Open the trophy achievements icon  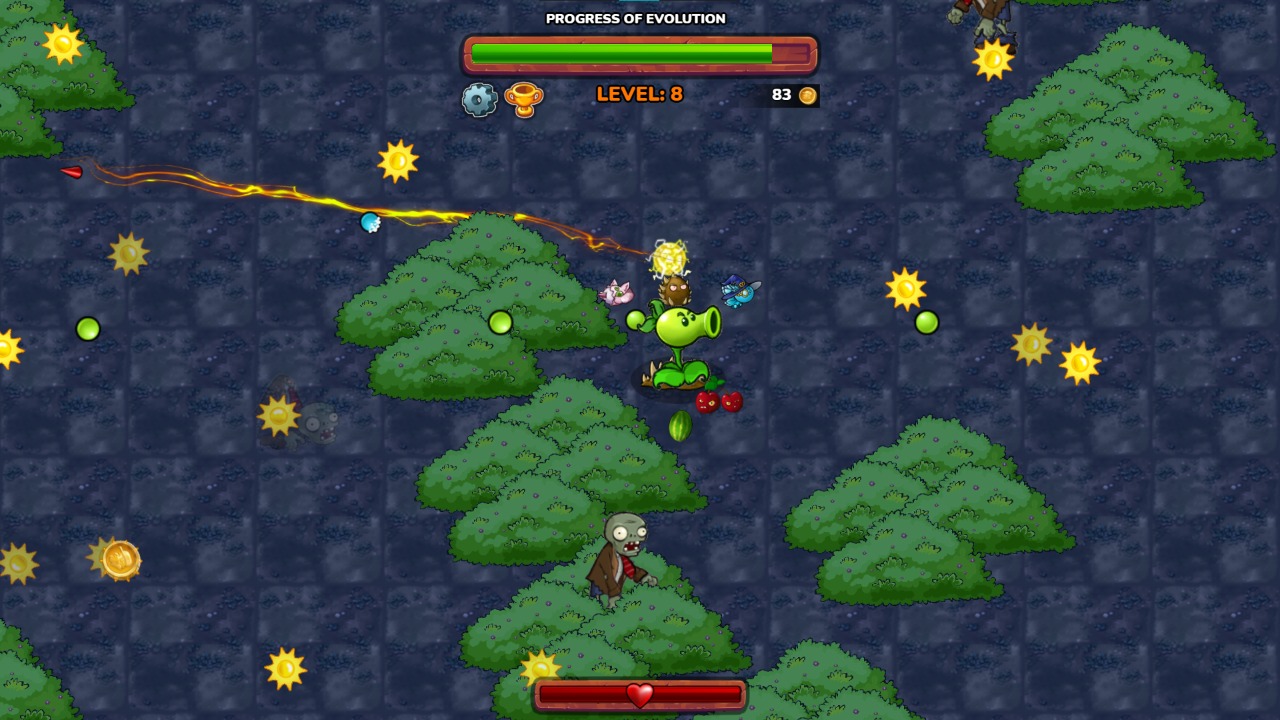pyautogui.click(x=525, y=98)
